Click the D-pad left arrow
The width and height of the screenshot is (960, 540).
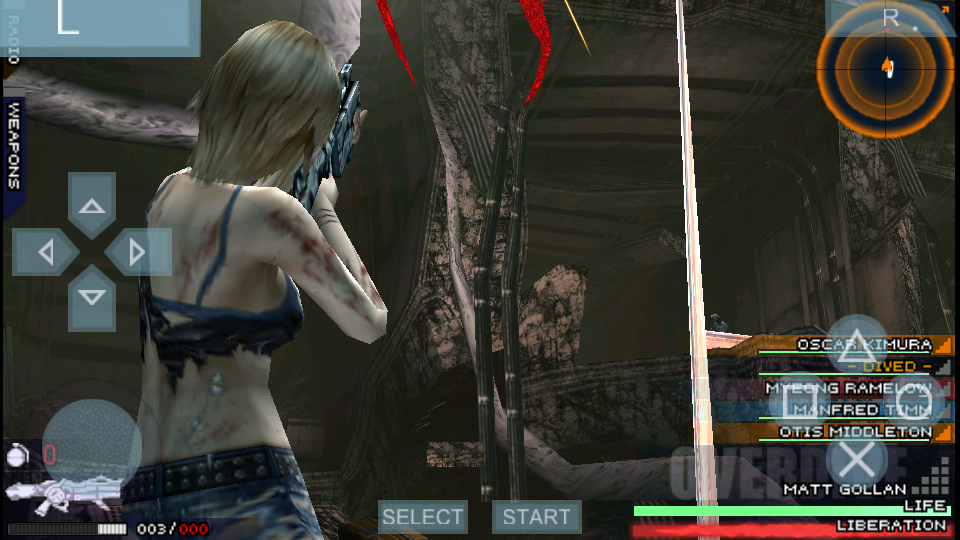[45, 252]
